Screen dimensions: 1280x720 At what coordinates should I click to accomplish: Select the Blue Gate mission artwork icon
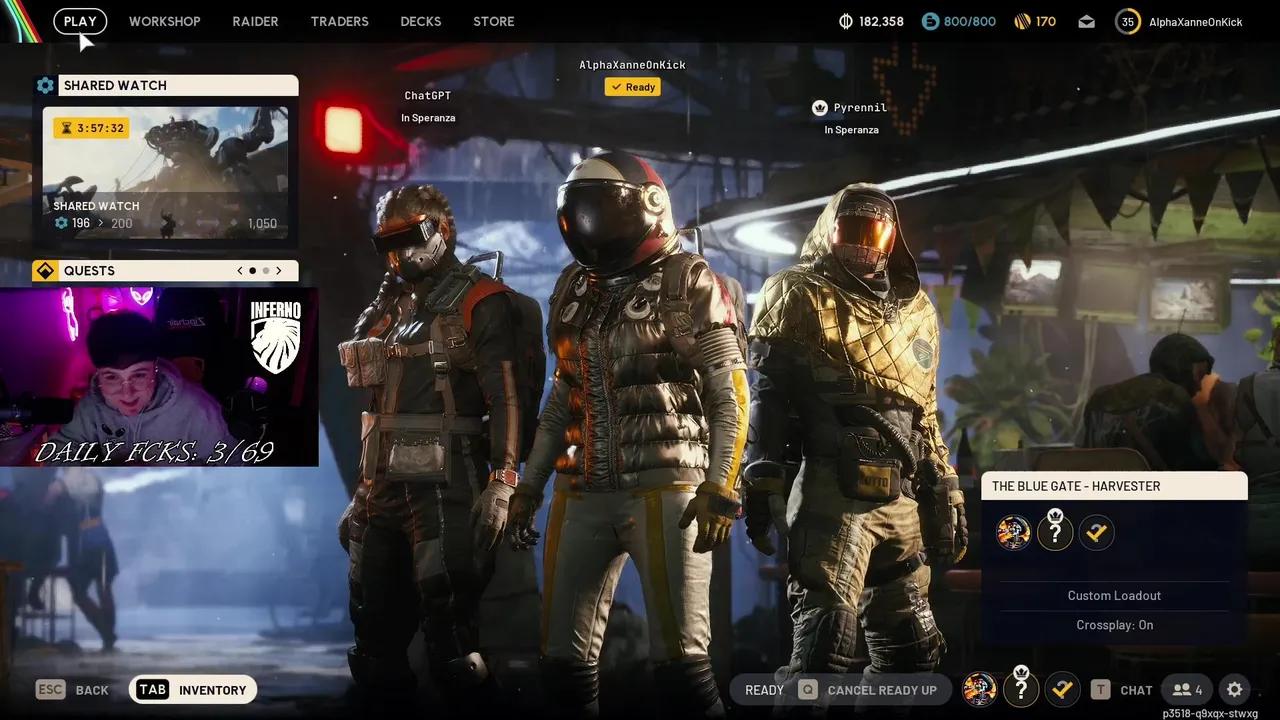pyautogui.click(x=1013, y=532)
